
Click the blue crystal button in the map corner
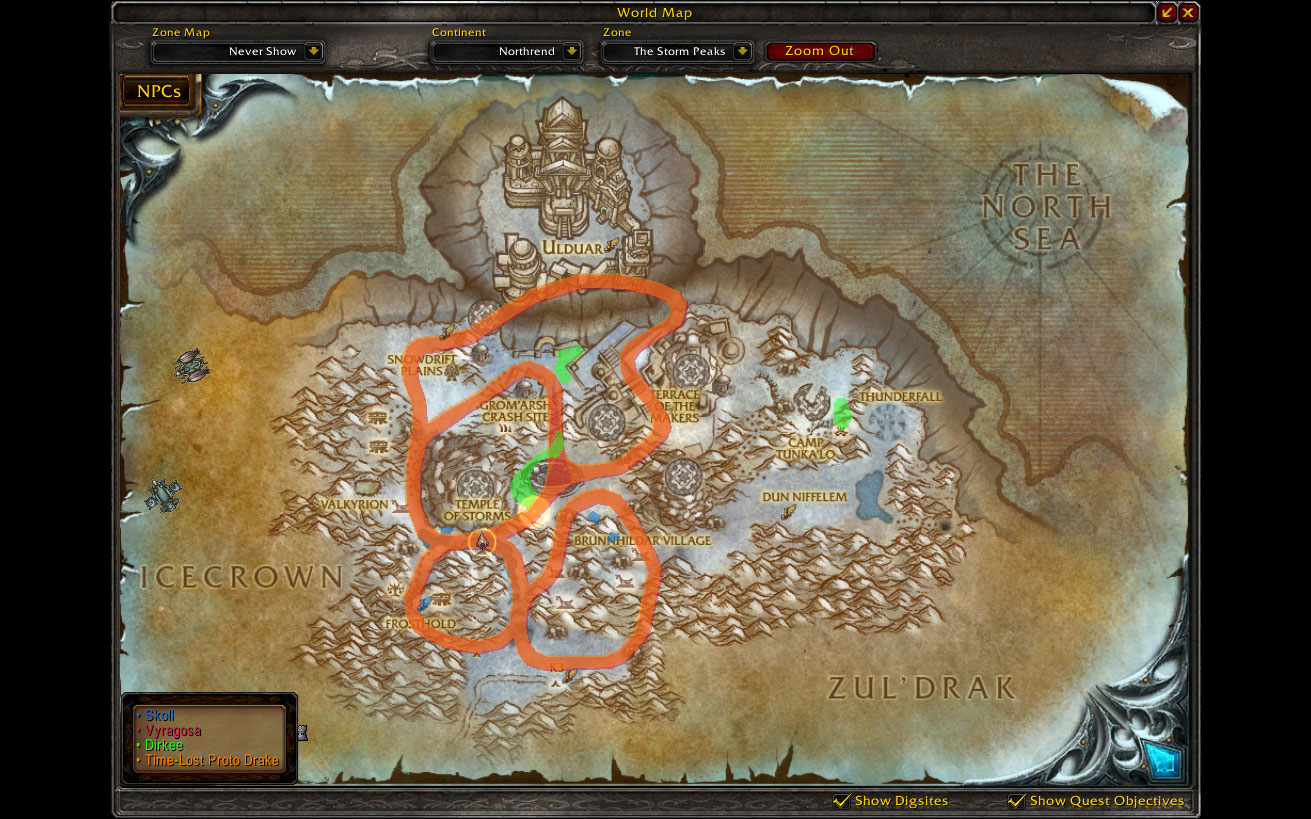pos(1164,759)
